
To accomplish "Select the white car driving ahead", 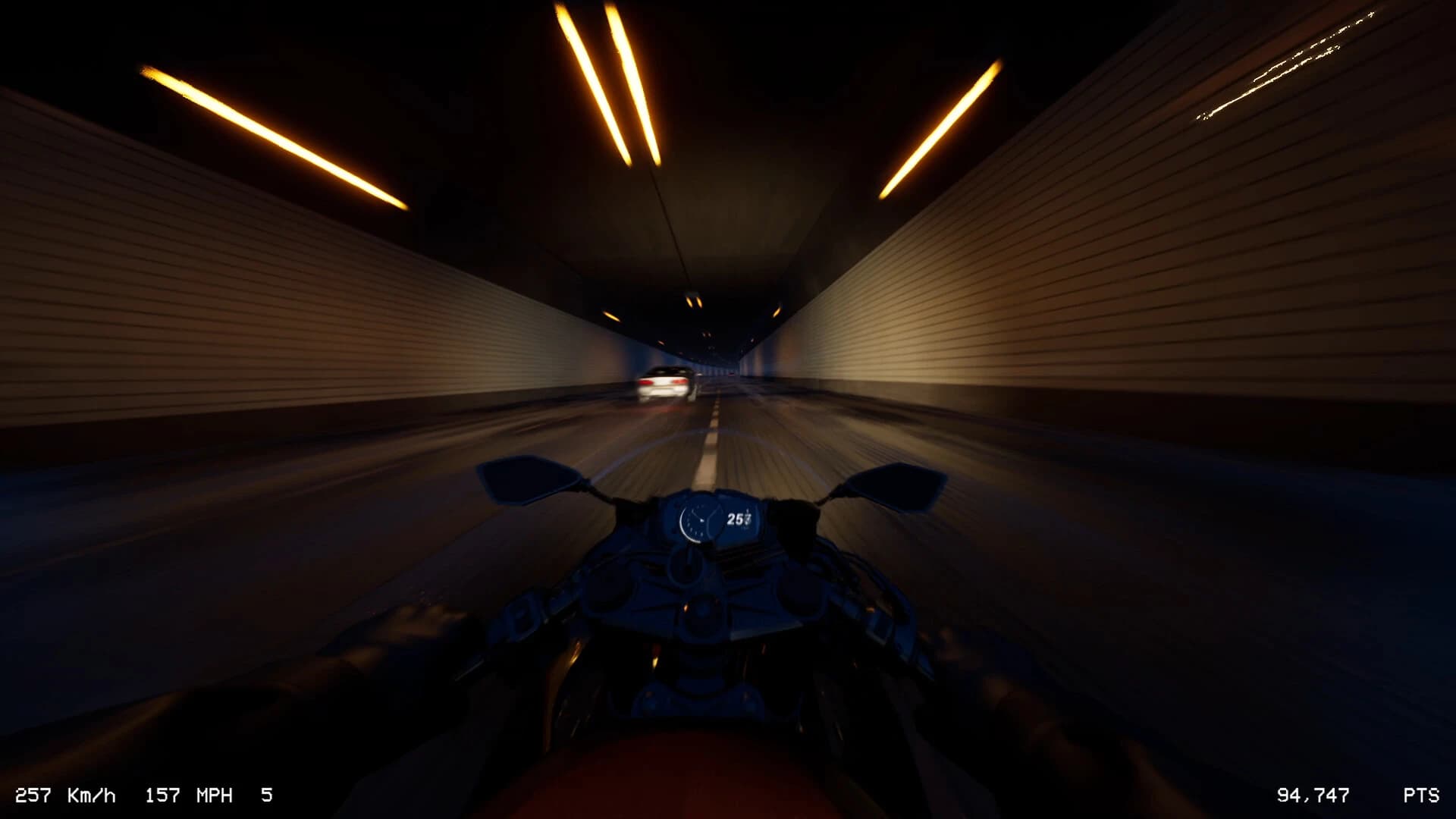I will [x=665, y=381].
